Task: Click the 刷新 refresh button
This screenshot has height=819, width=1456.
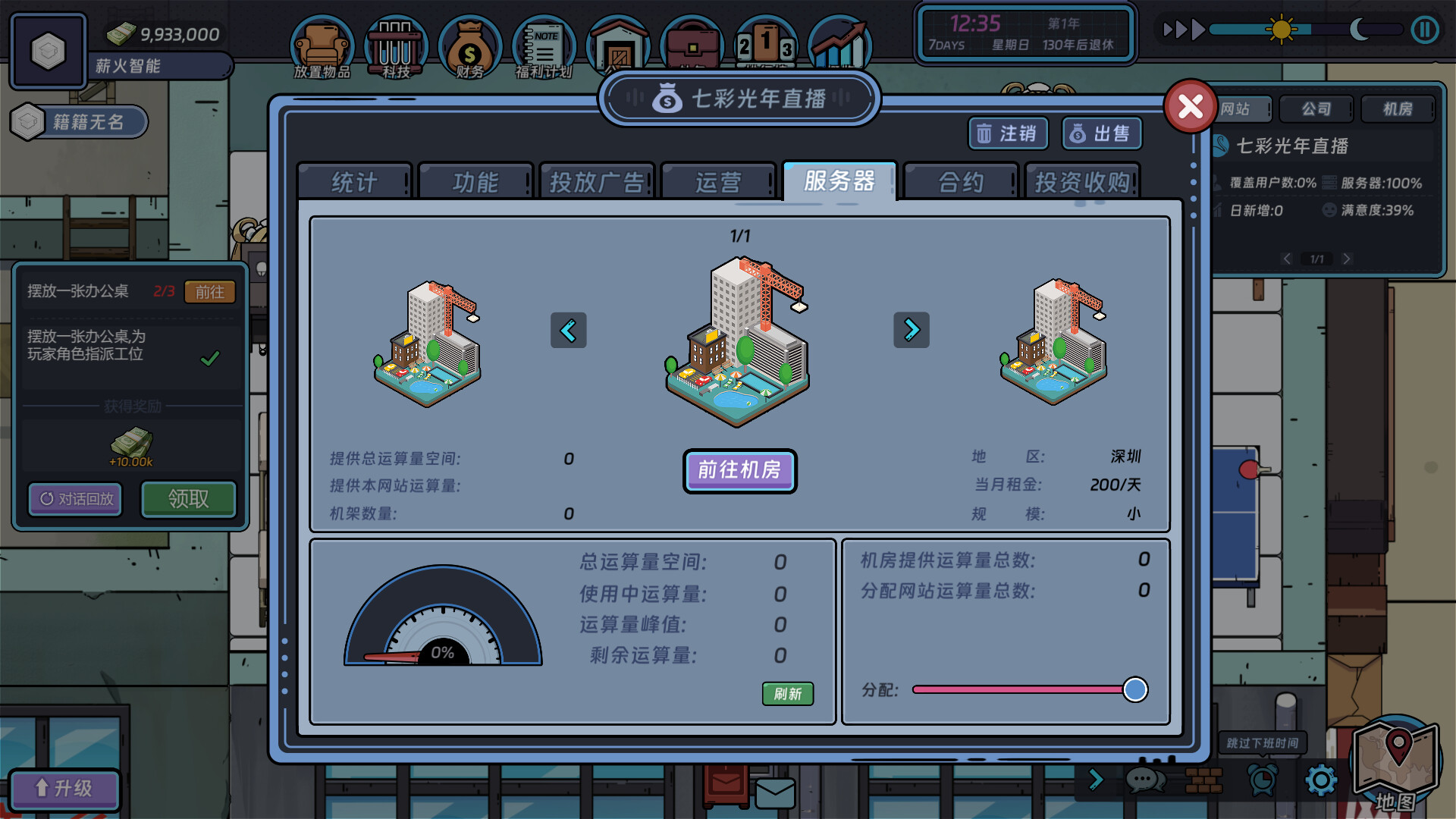Action: (787, 694)
